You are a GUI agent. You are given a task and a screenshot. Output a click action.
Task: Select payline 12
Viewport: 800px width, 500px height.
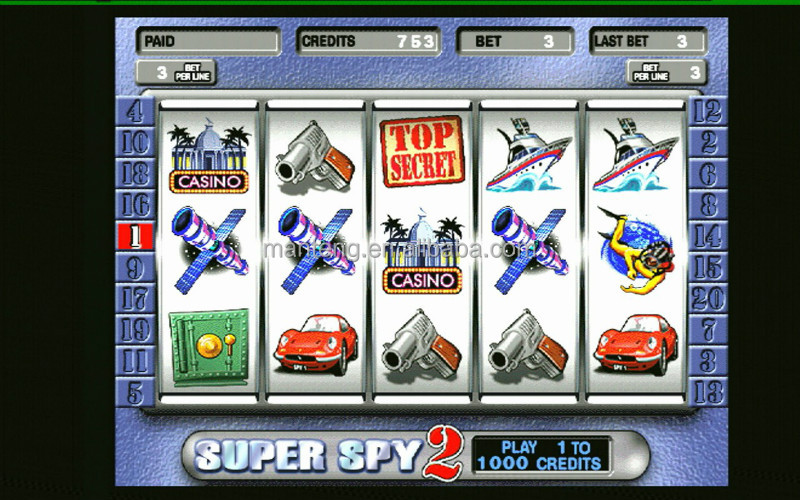coord(707,110)
